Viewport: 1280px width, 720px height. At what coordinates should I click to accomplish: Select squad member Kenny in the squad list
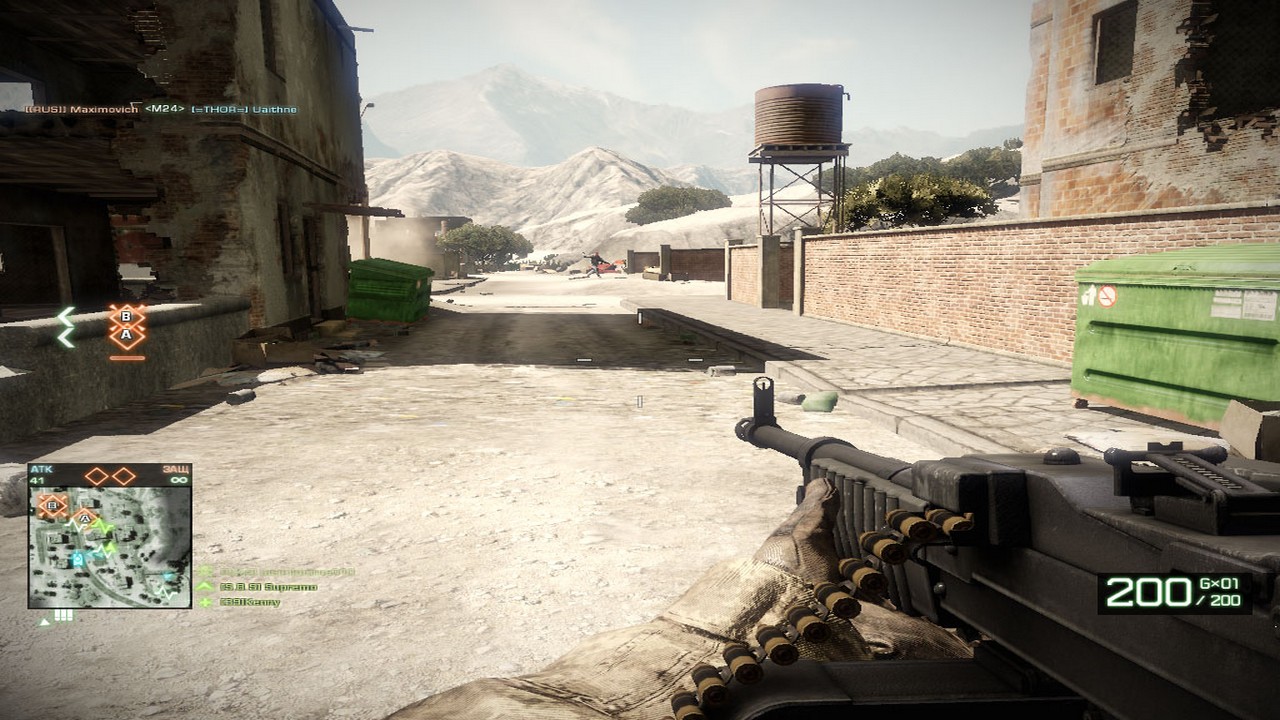pyautogui.click(x=251, y=602)
